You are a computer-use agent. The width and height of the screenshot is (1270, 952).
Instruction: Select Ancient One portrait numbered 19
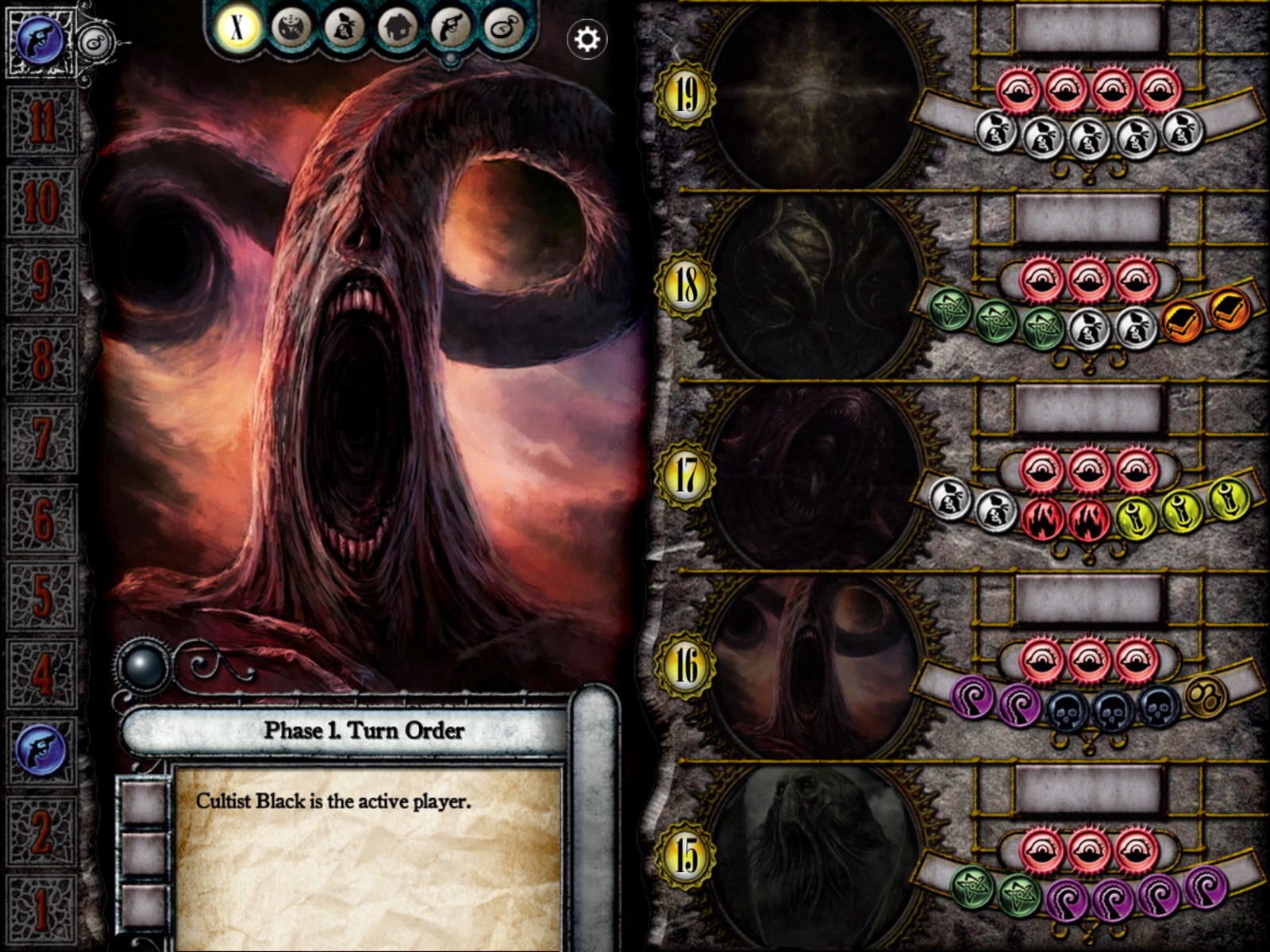(x=814, y=95)
